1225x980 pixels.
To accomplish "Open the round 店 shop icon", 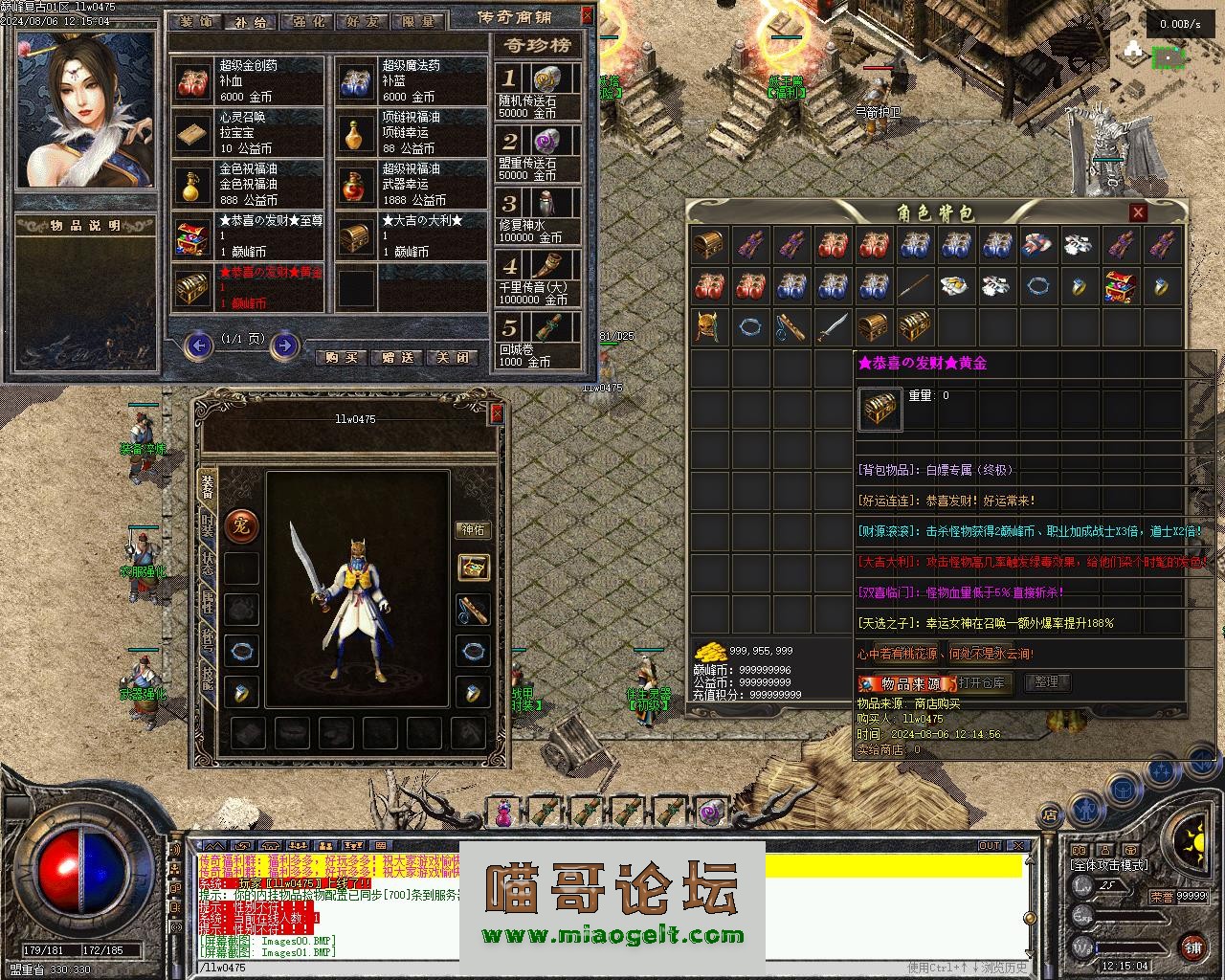I will pos(1049,816).
